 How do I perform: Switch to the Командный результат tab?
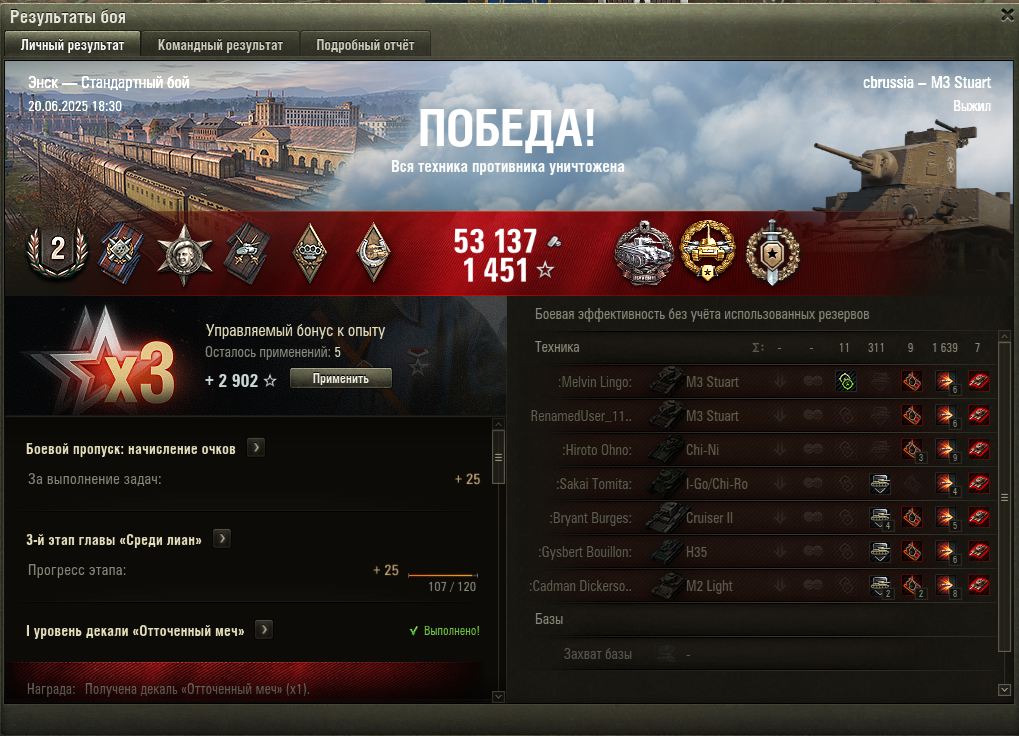[x=220, y=45]
